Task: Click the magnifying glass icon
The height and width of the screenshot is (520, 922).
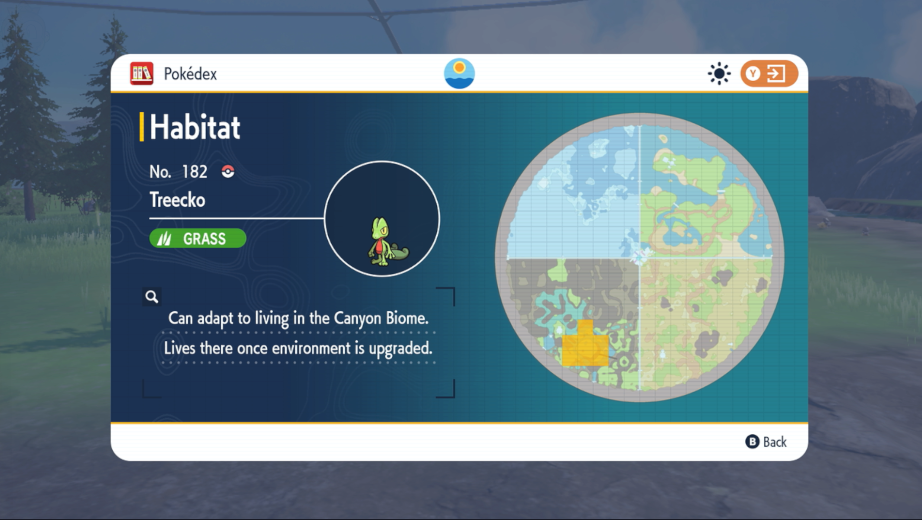Action: click(152, 297)
